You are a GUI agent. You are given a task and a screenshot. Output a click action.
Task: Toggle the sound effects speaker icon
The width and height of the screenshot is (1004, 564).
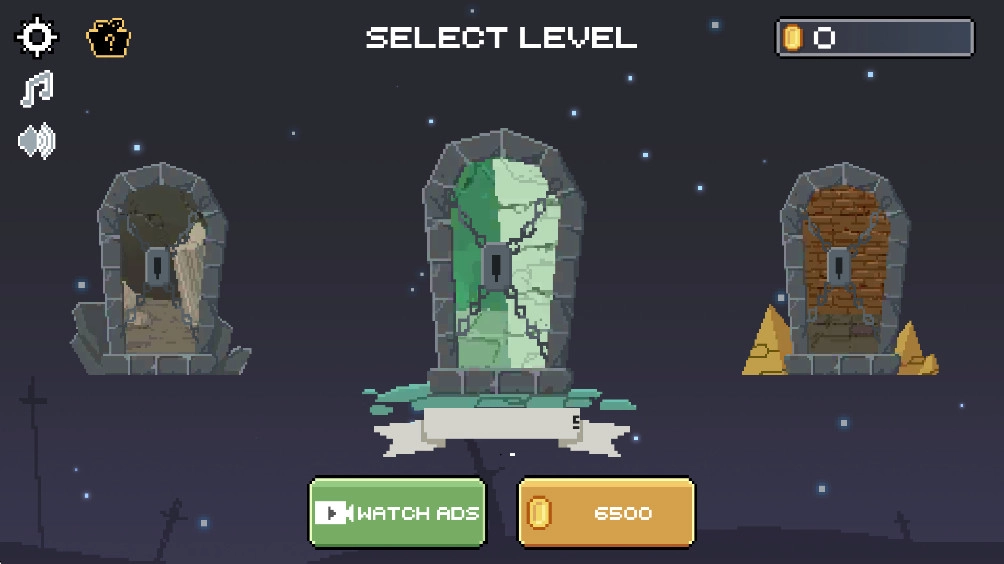[37, 141]
